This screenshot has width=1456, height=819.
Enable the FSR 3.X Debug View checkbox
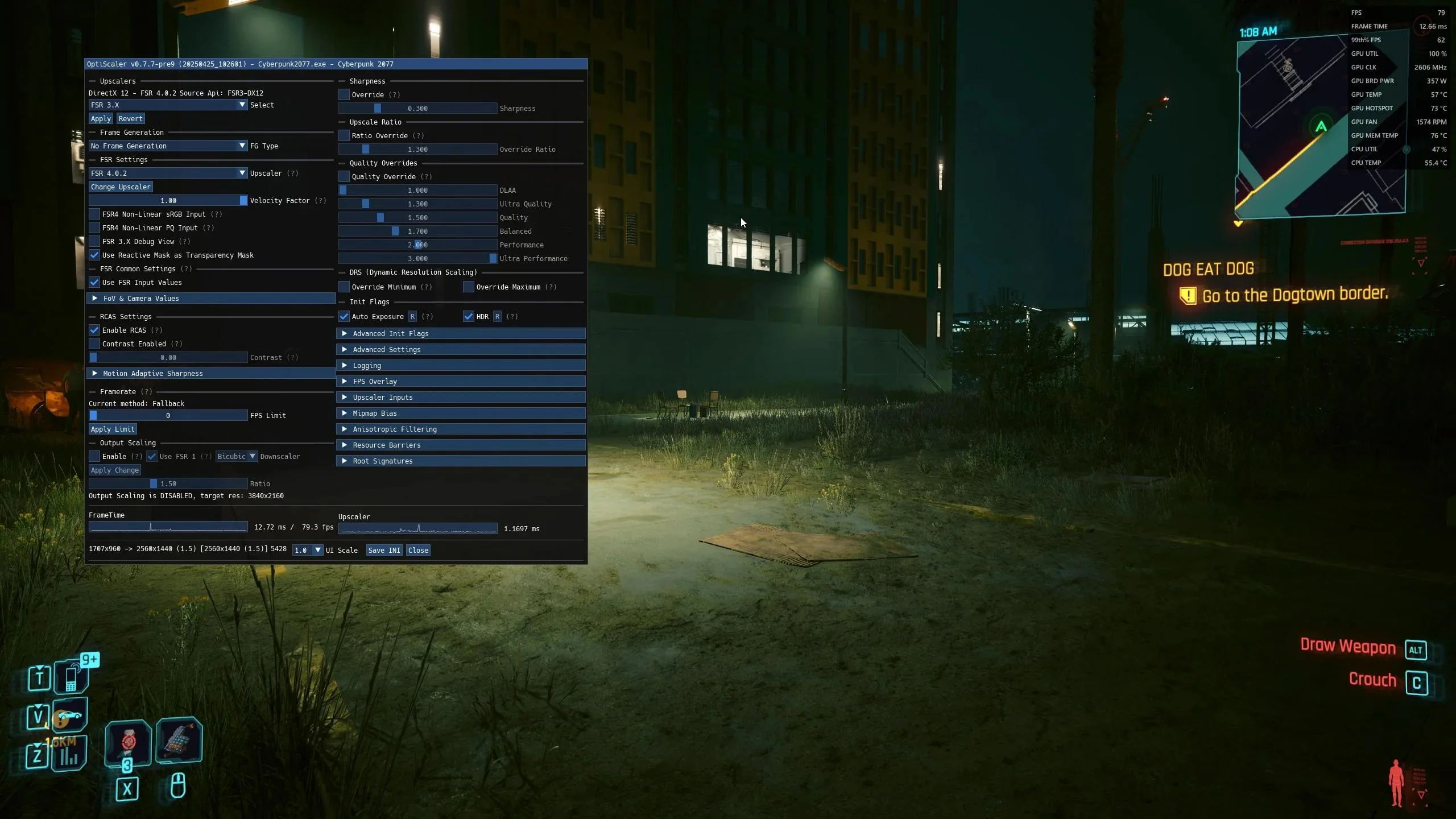(x=94, y=241)
